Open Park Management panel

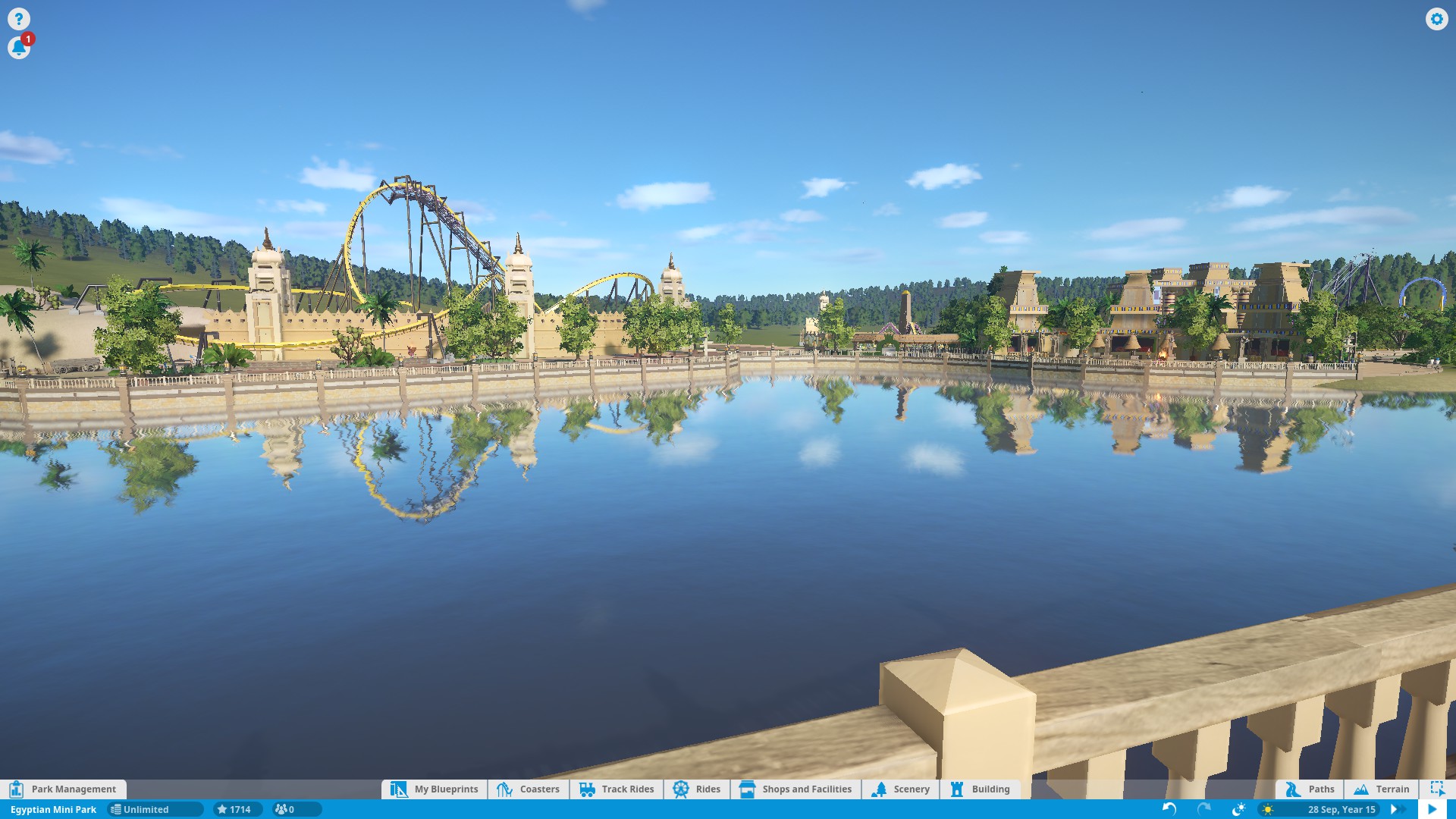(64, 789)
